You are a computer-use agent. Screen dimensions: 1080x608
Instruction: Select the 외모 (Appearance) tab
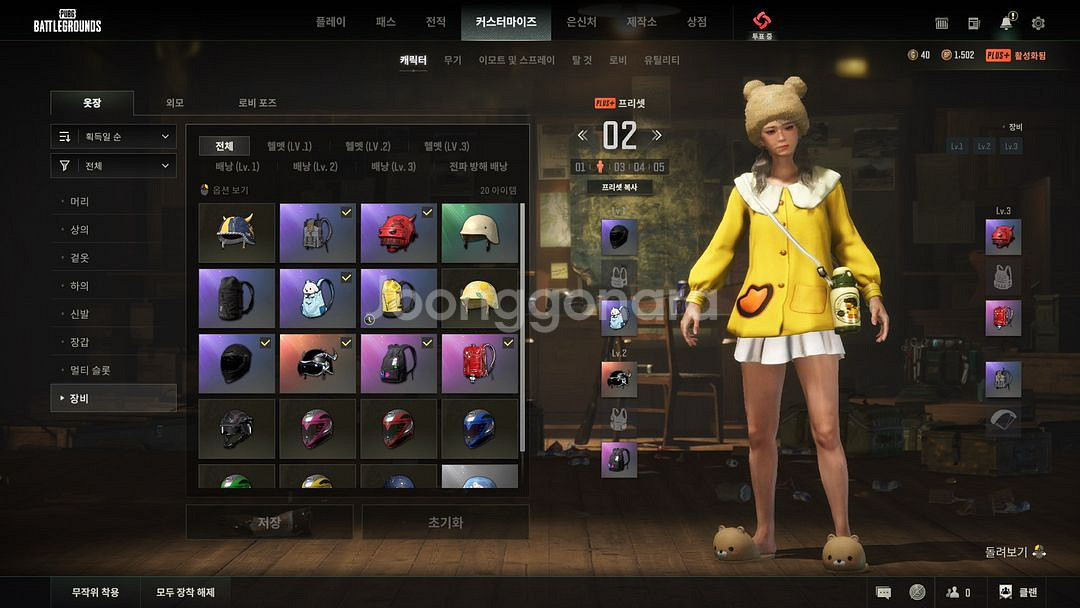(x=175, y=103)
